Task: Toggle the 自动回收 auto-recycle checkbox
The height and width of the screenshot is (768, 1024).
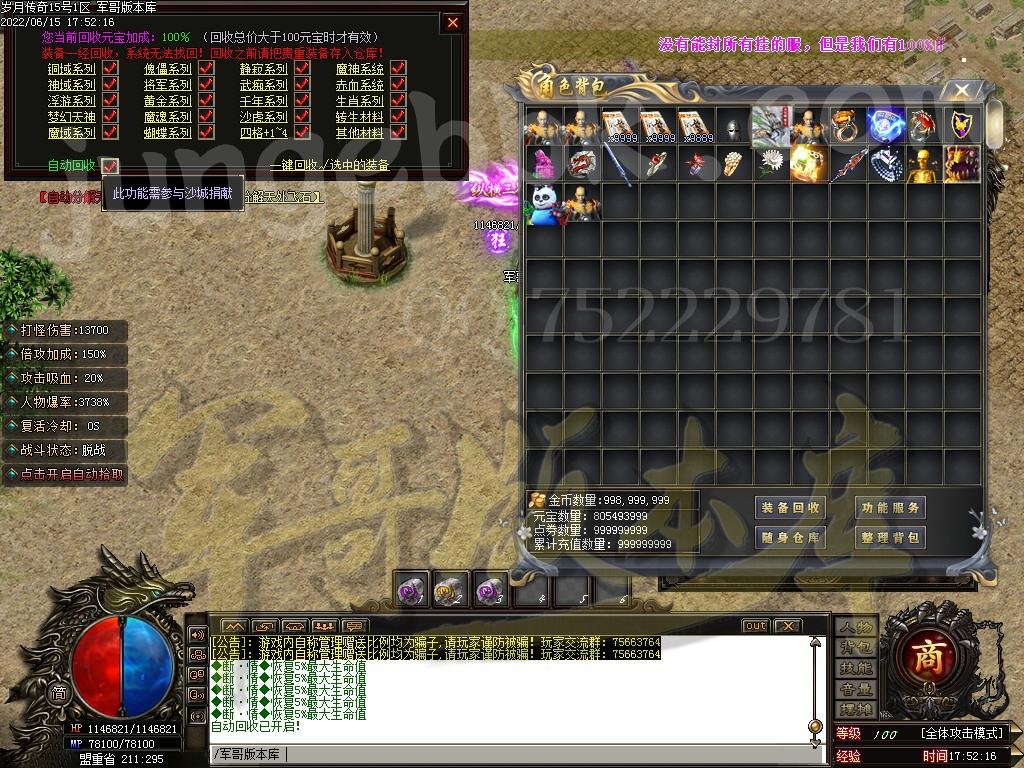Action: click(110, 165)
